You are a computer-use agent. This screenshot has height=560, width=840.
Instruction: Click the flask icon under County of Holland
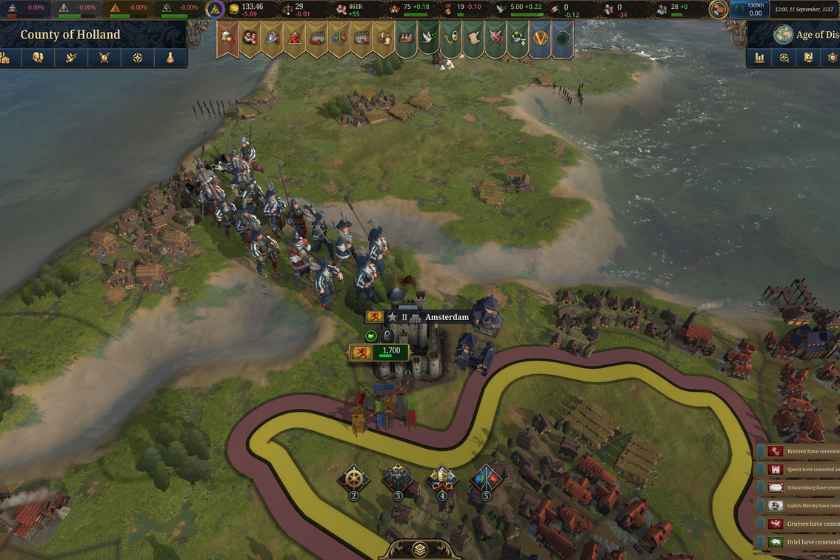(x=170, y=57)
